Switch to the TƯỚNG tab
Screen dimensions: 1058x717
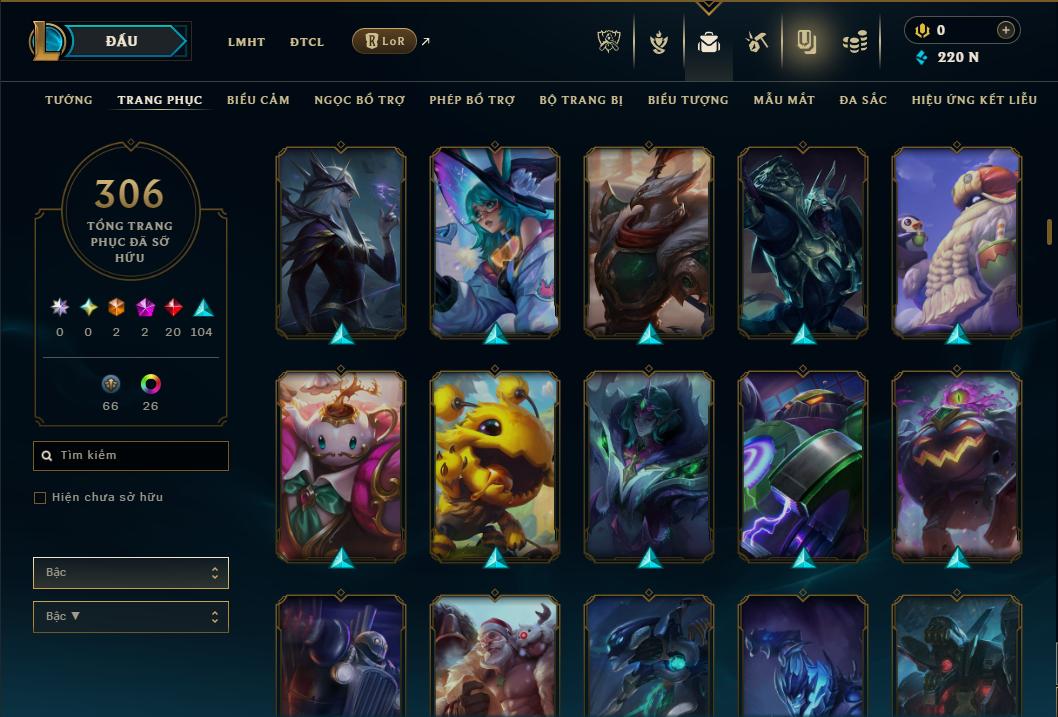[x=69, y=100]
